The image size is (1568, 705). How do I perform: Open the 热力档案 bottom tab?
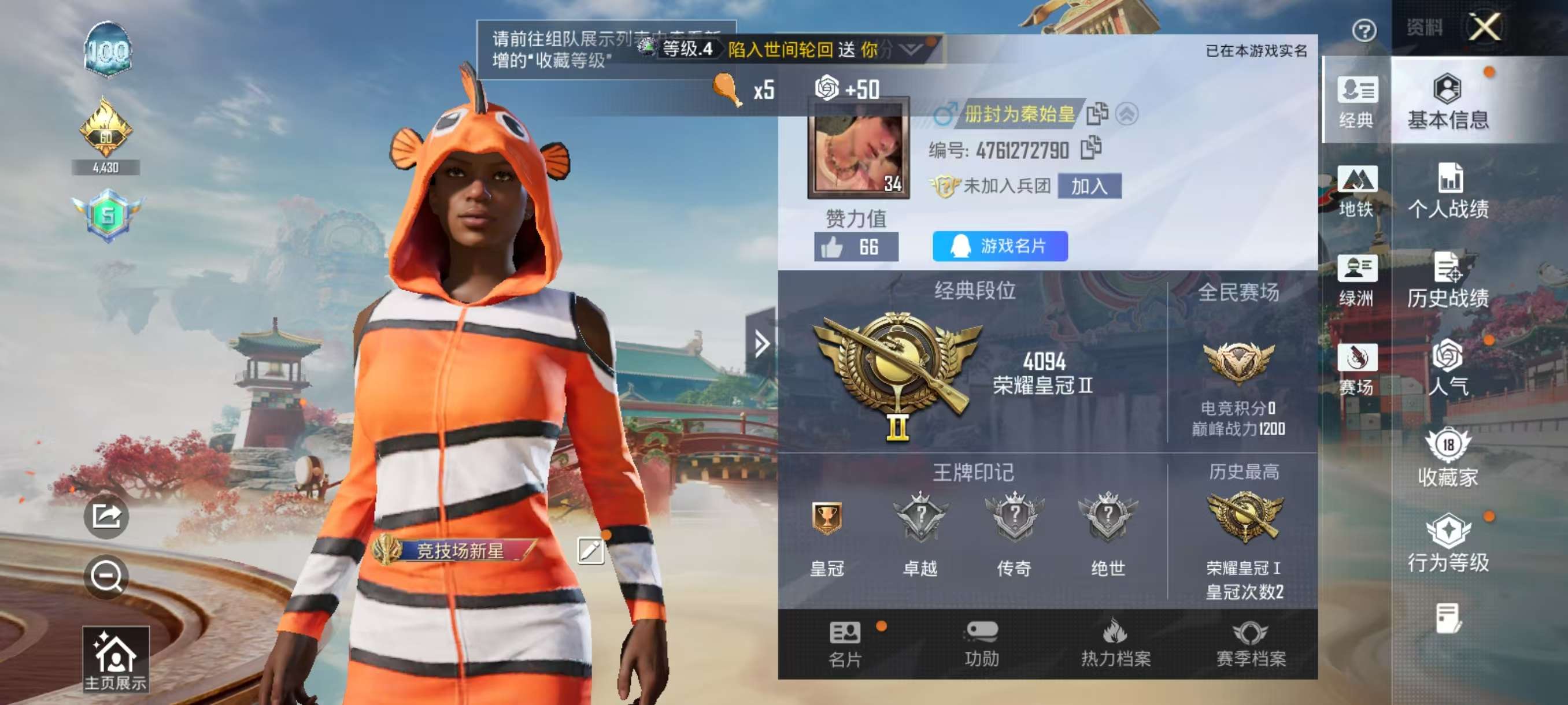coord(1115,644)
